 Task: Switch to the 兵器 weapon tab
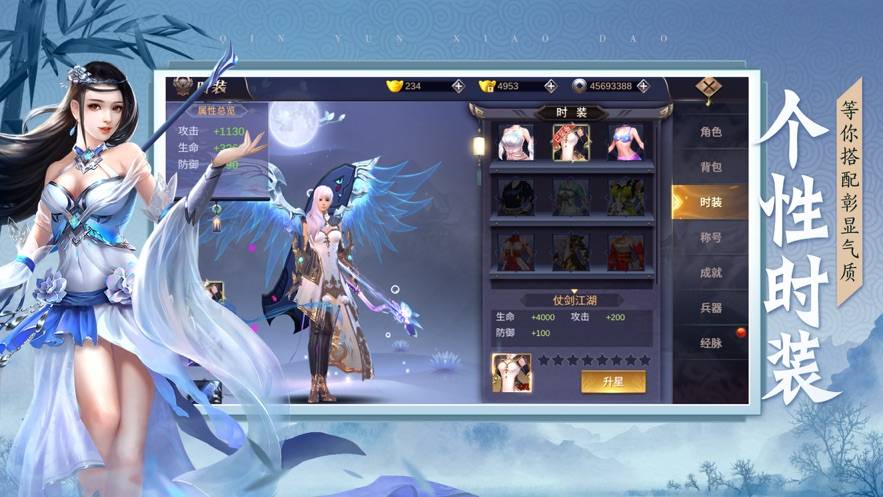pyautogui.click(x=710, y=307)
